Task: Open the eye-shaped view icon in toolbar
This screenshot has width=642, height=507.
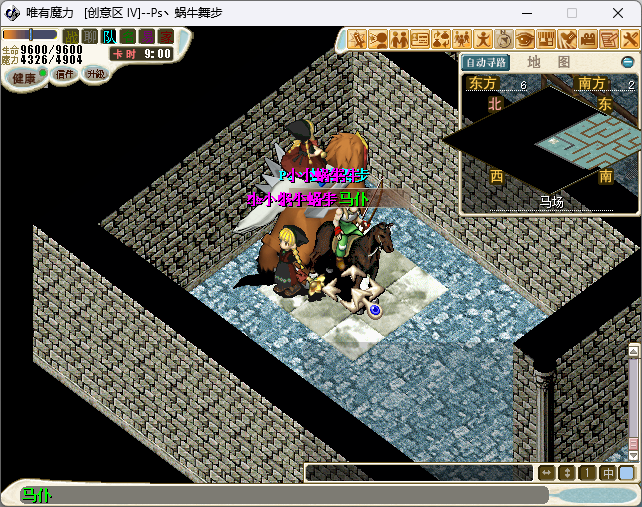Action: click(525, 39)
